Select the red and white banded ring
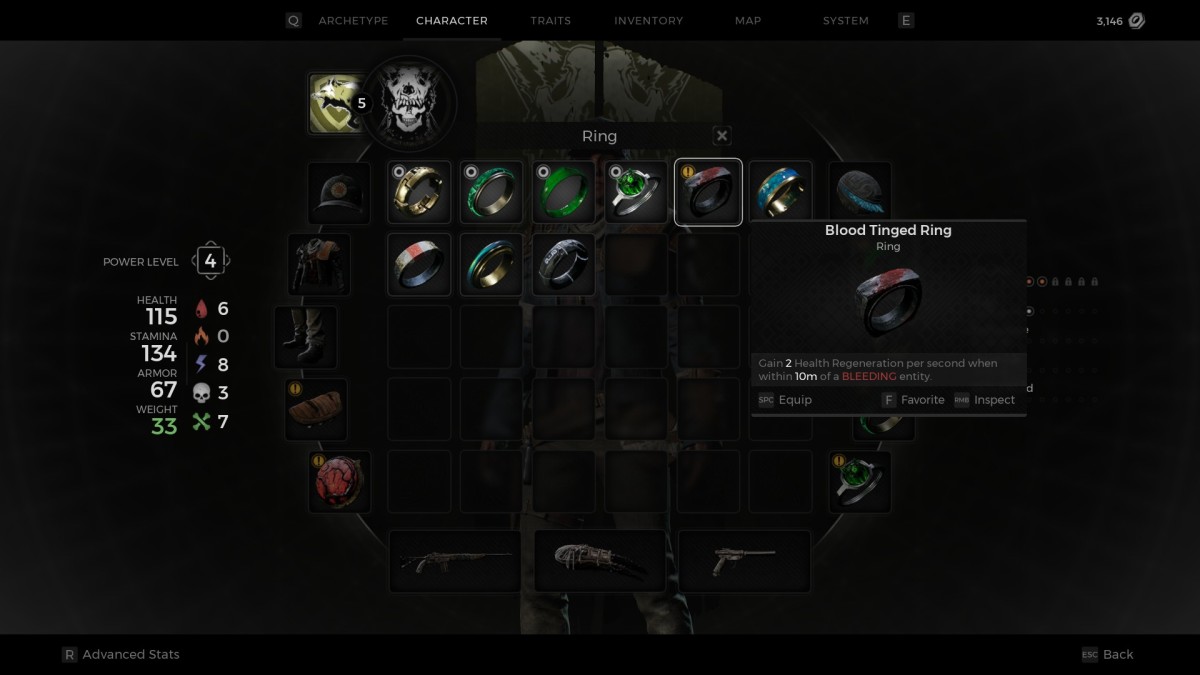This screenshot has width=1200, height=675. click(420, 264)
